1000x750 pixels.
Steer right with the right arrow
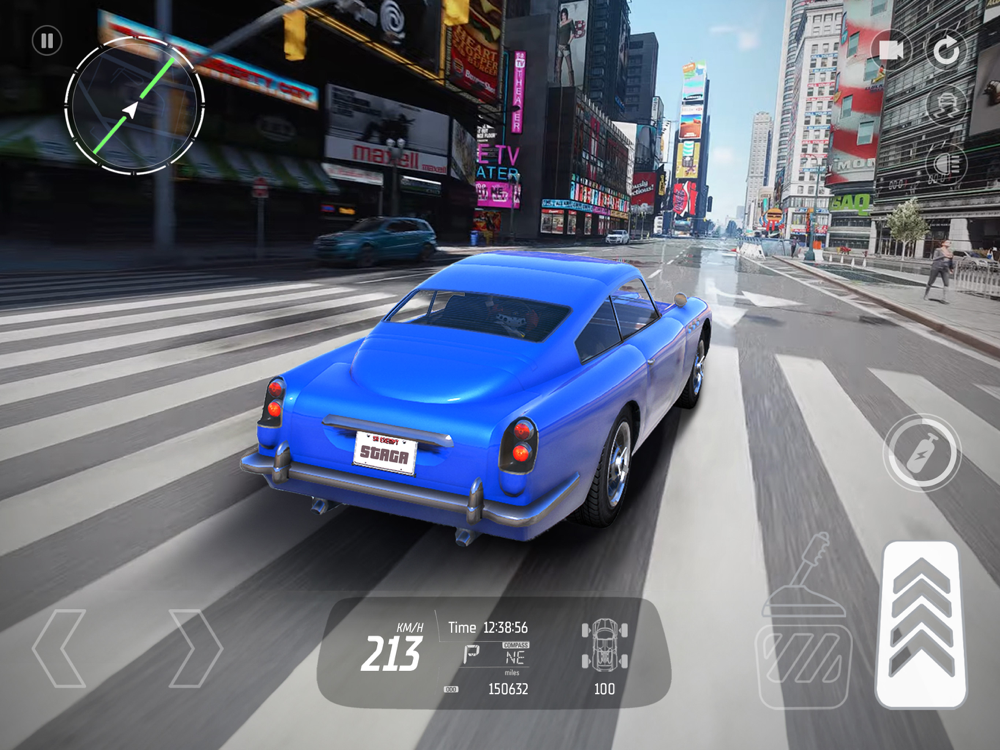pos(195,648)
